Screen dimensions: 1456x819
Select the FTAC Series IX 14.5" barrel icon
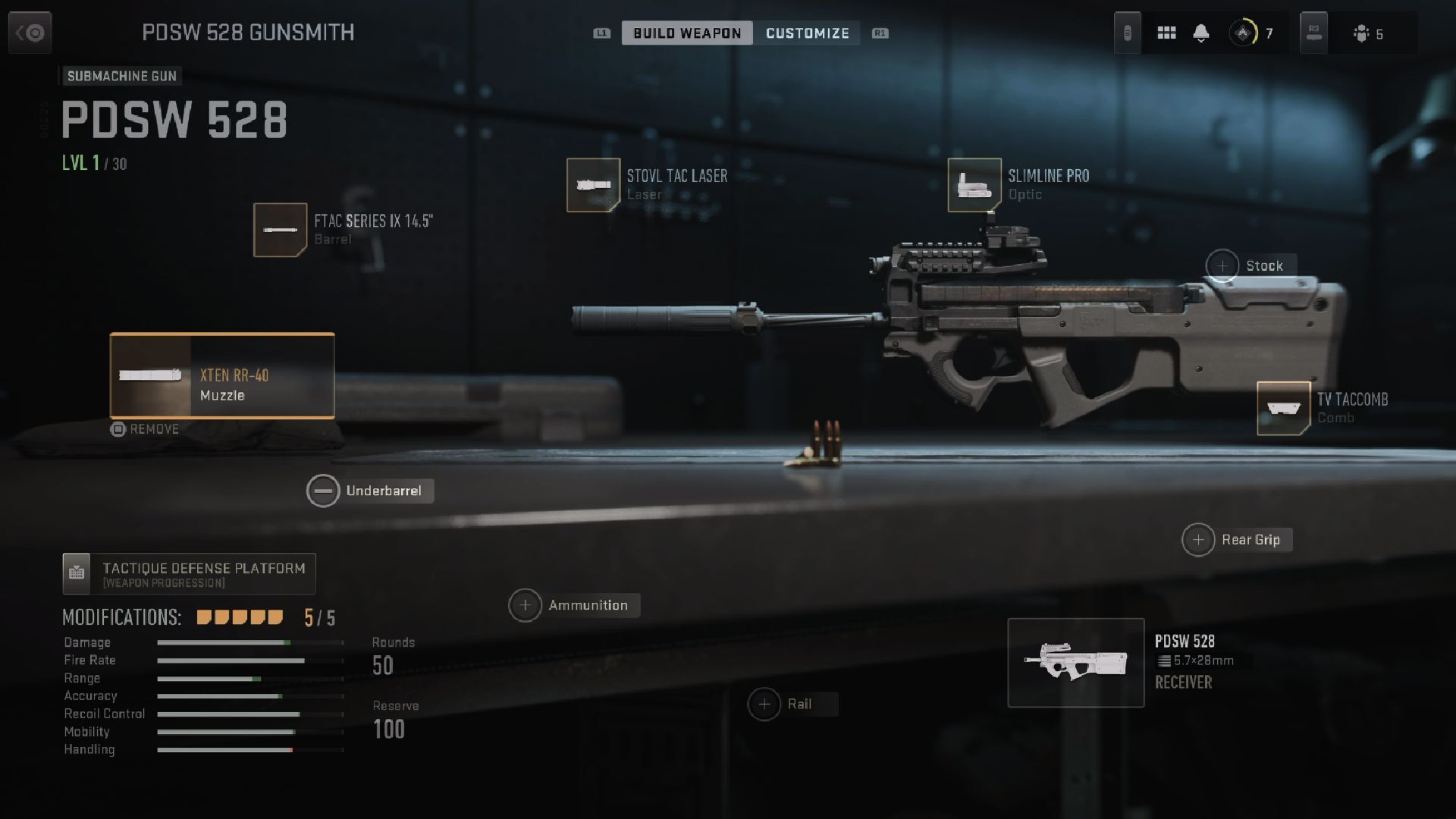[280, 230]
